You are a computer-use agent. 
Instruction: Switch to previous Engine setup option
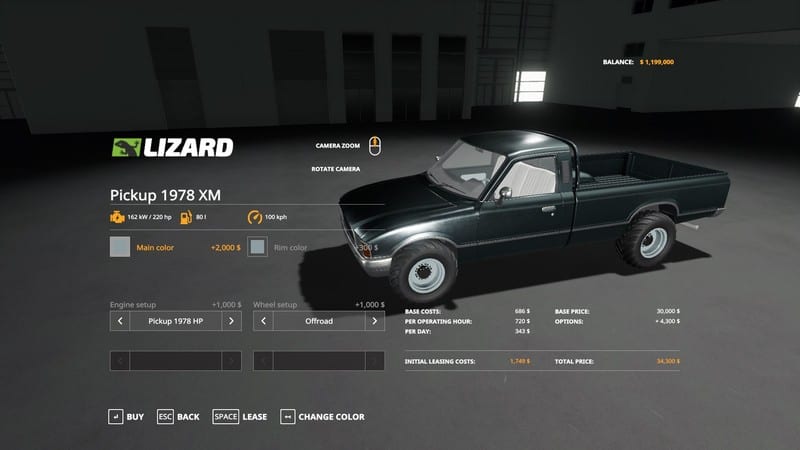pyautogui.click(x=120, y=321)
